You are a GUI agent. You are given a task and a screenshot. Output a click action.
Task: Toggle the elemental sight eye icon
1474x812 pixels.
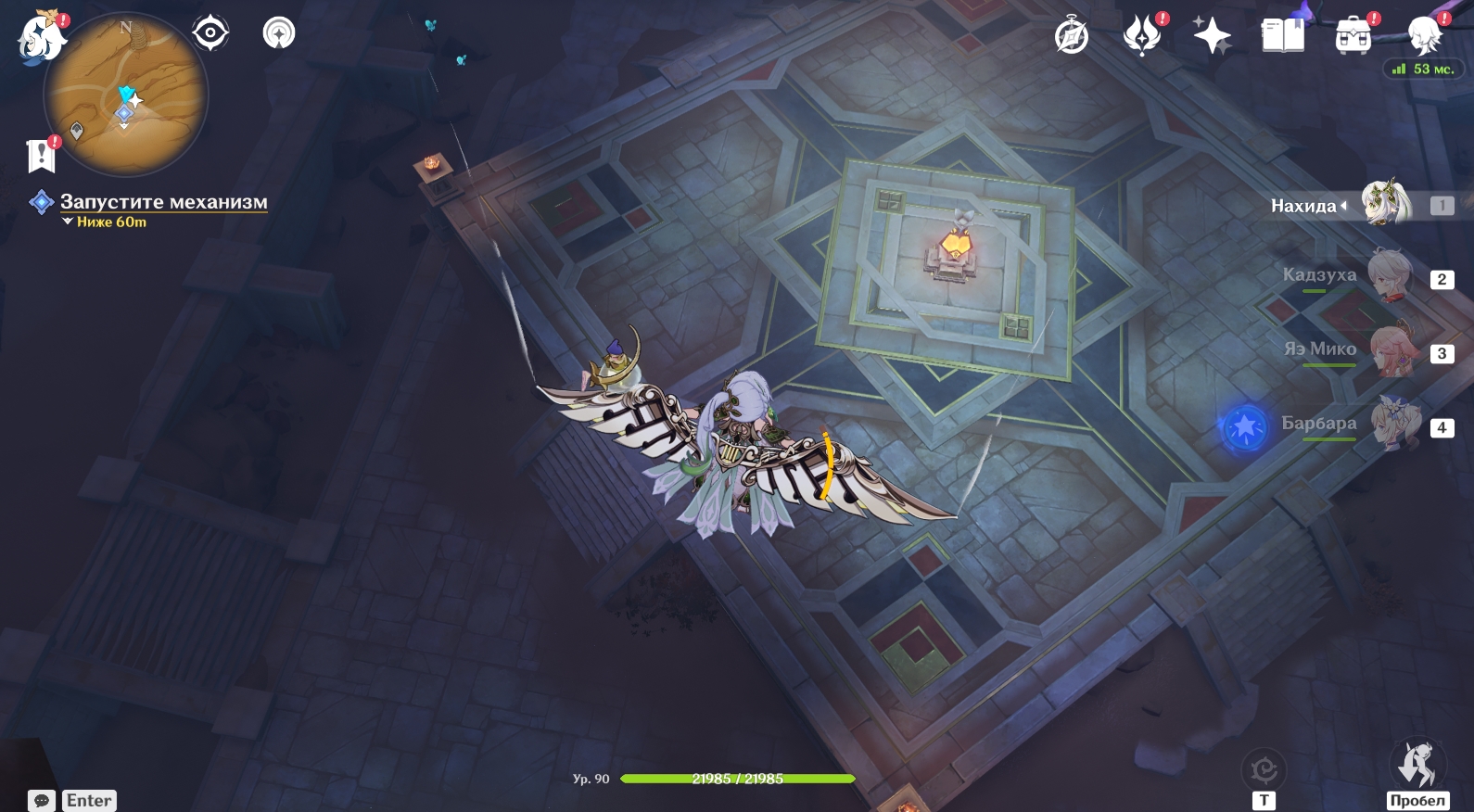210,34
